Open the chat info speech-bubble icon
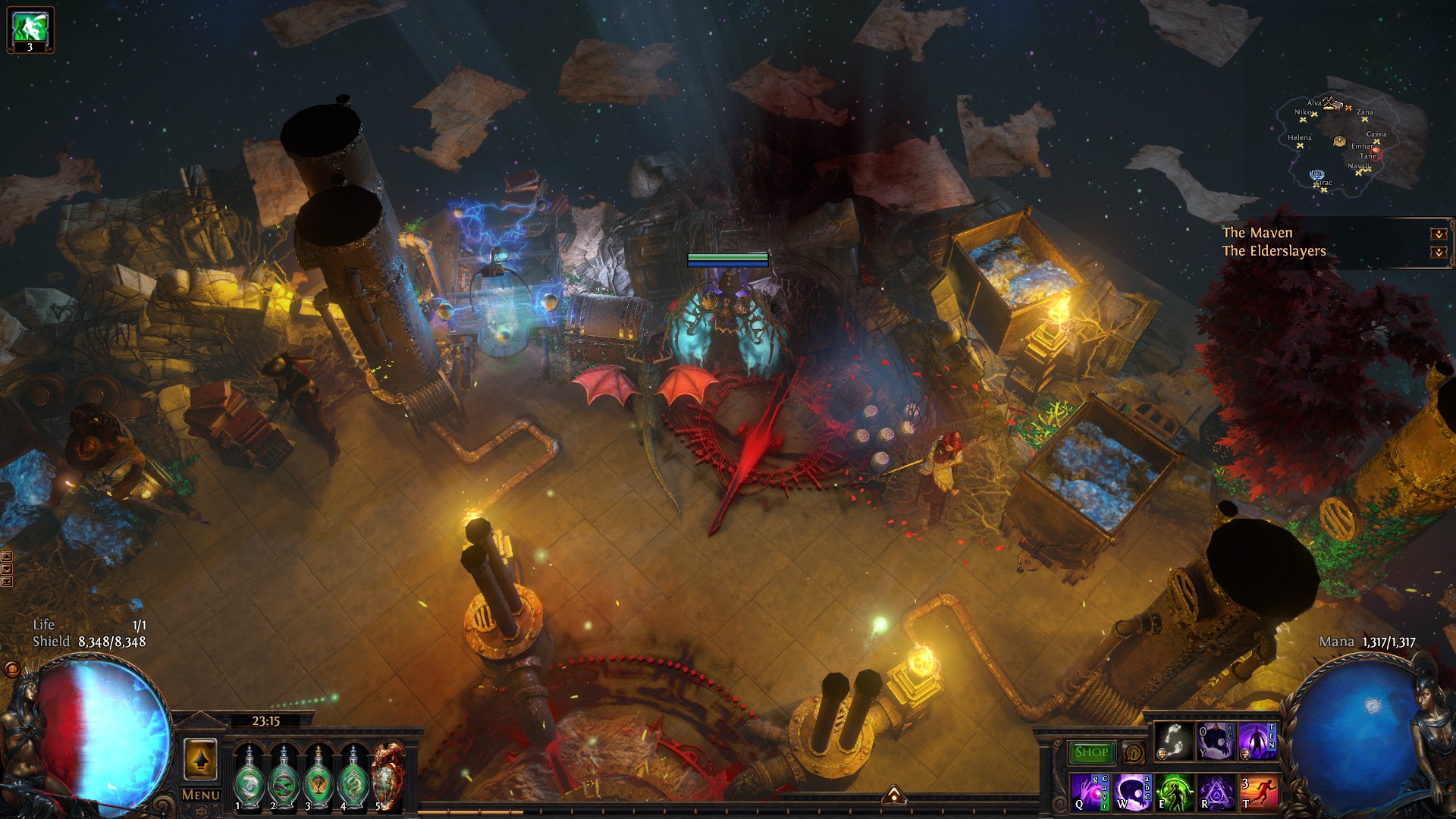 coord(1133,753)
